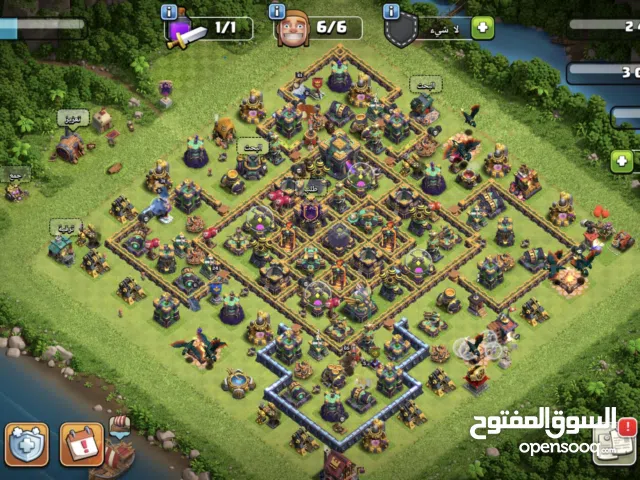Screen dimensions: 640x480
Task: Open the shield info button
Action: [x=392, y=12]
